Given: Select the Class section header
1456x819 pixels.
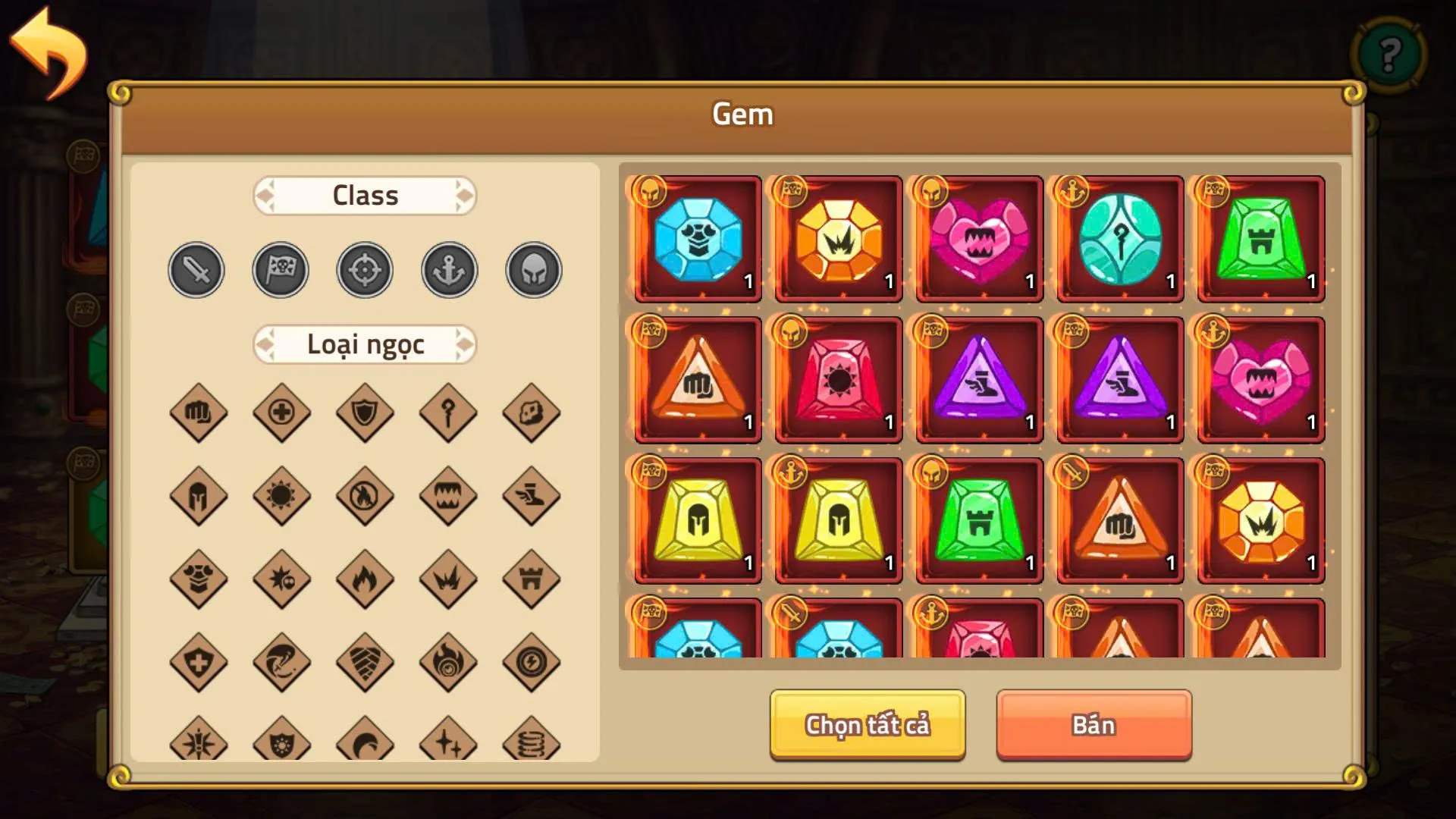Looking at the screenshot, I should (365, 196).
